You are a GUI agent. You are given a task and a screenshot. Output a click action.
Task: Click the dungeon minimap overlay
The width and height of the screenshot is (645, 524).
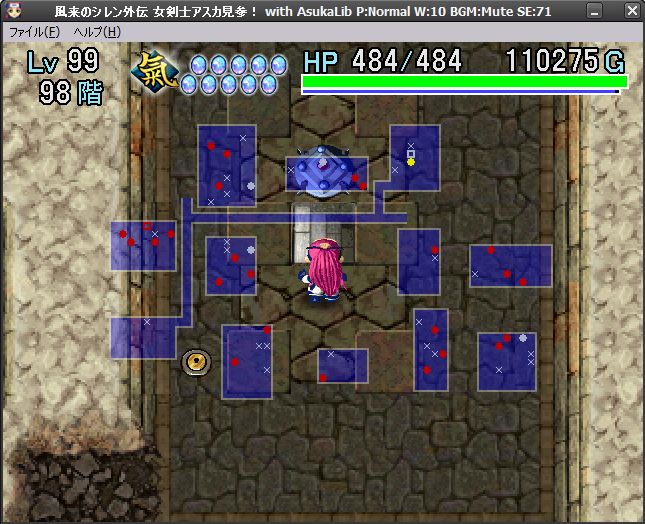330,260
